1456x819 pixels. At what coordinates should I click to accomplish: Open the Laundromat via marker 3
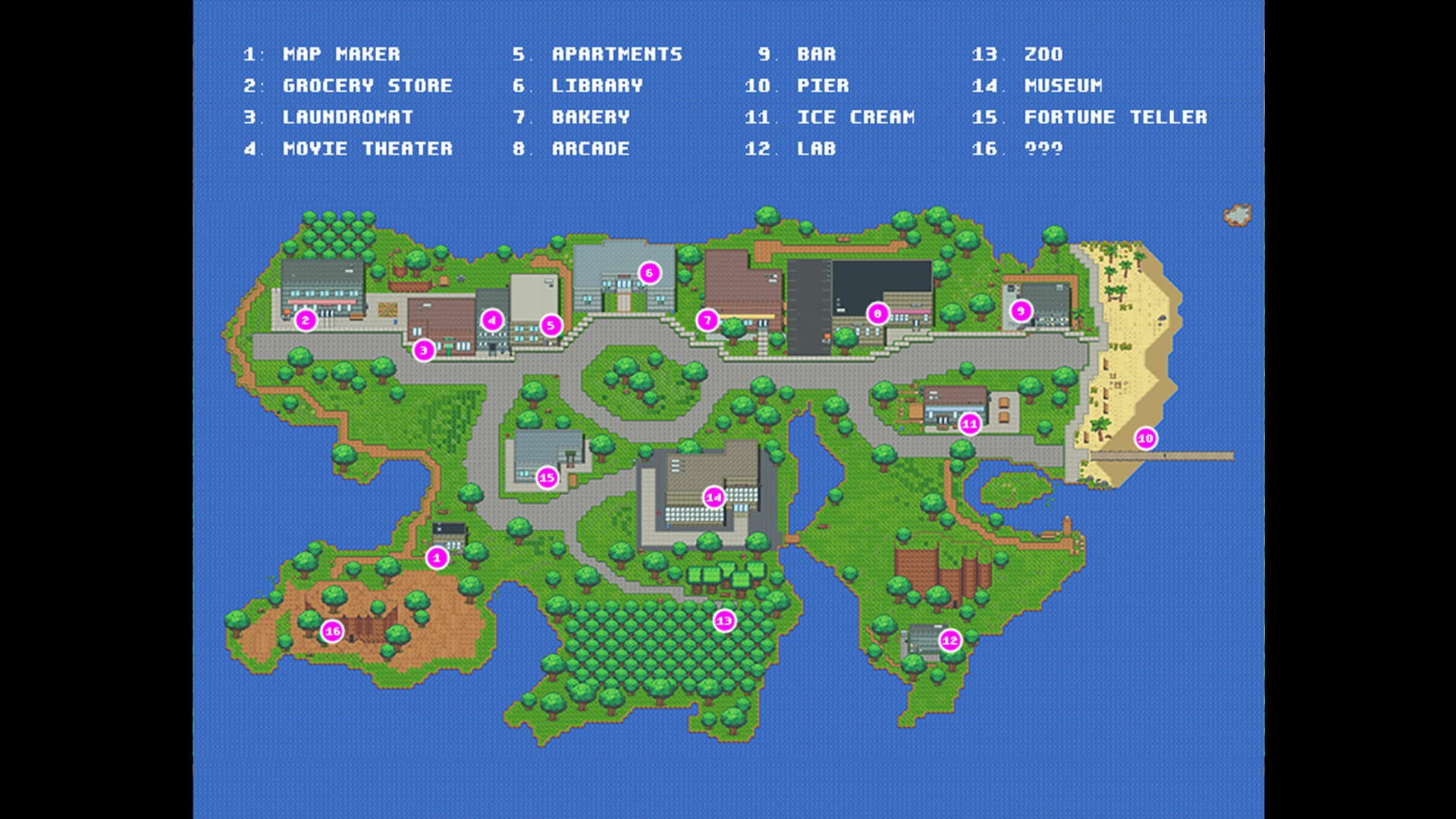click(x=422, y=350)
